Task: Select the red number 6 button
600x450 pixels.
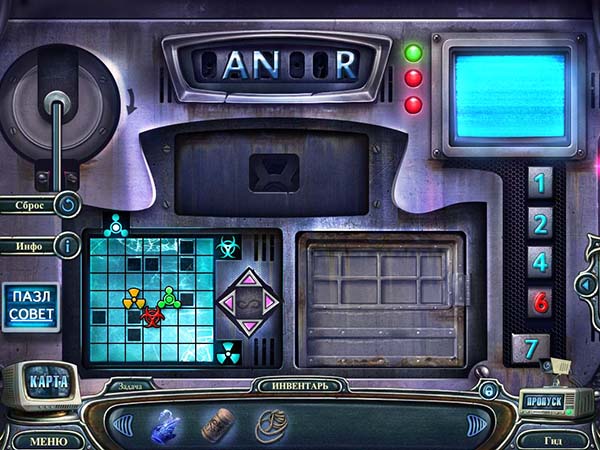Action: pyautogui.click(x=540, y=302)
